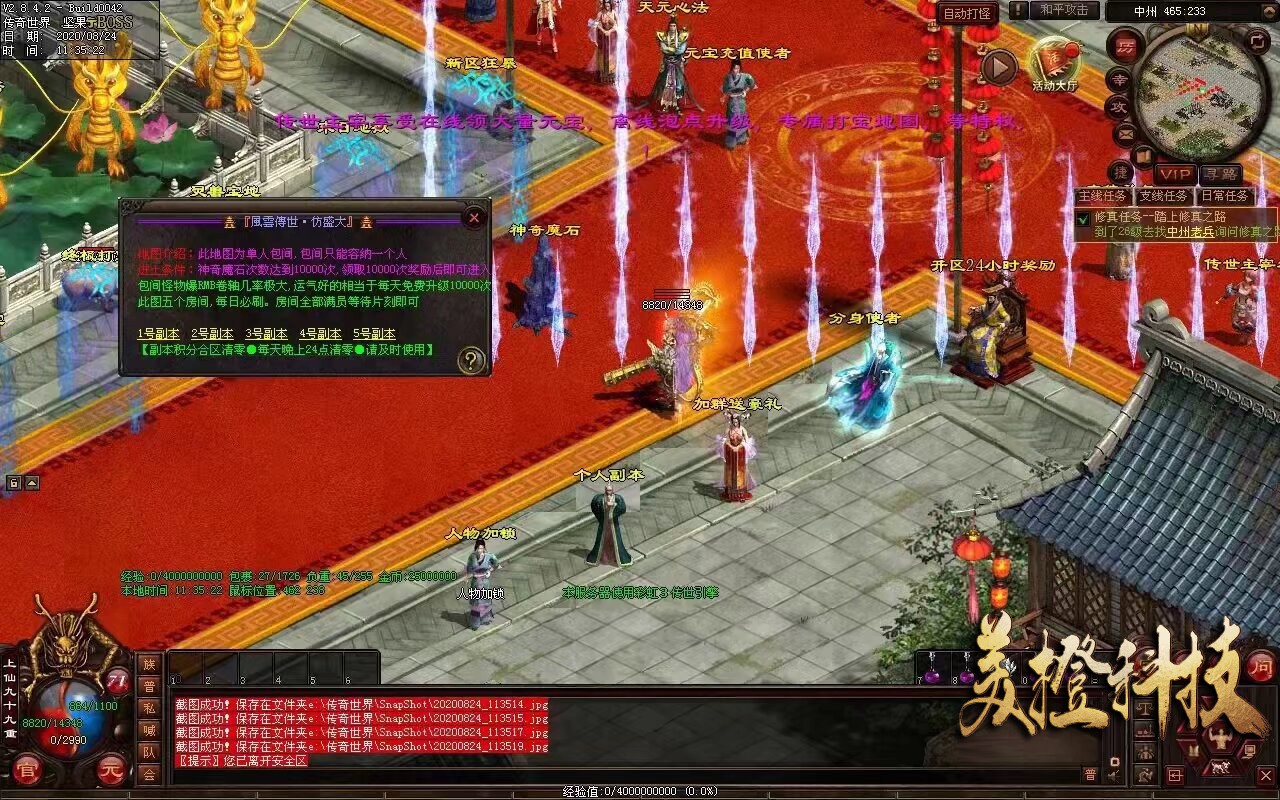Switch to the 支线任务 side quest tab
1280x800 pixels.
pyautogui.click(x=1164, y=196)
